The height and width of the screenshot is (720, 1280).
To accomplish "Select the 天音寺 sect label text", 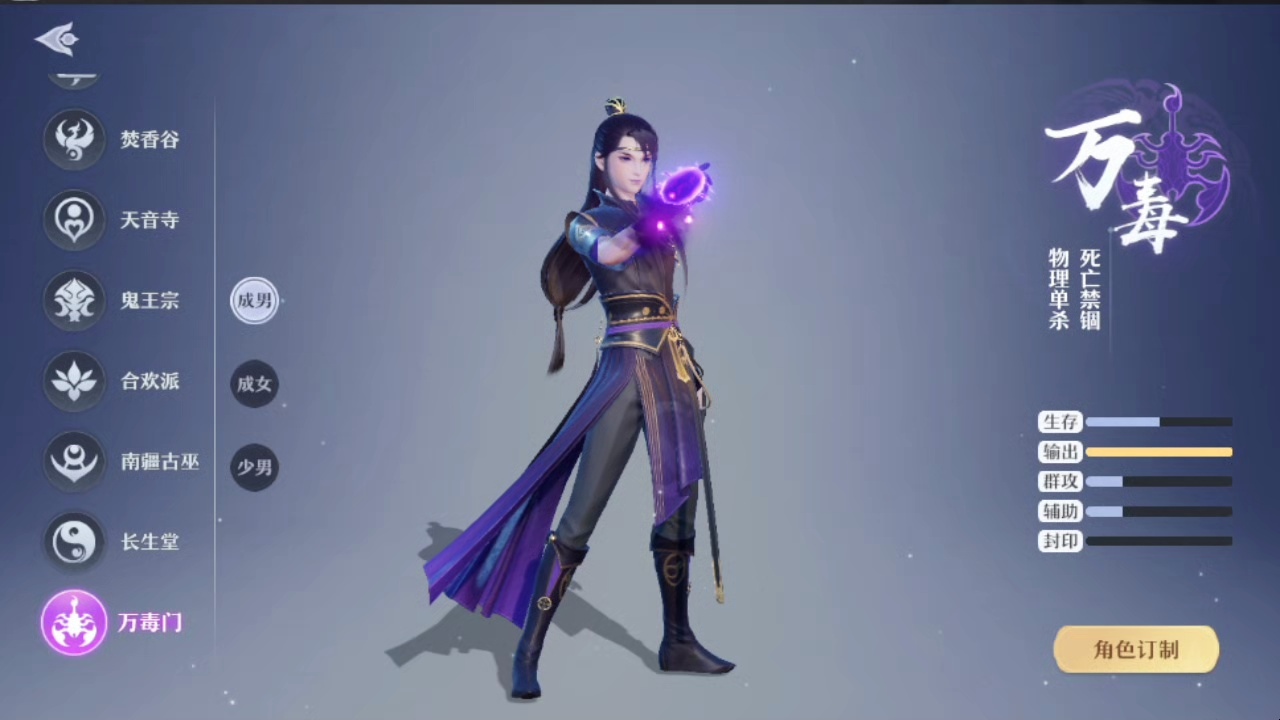I will tap(150, 220).
